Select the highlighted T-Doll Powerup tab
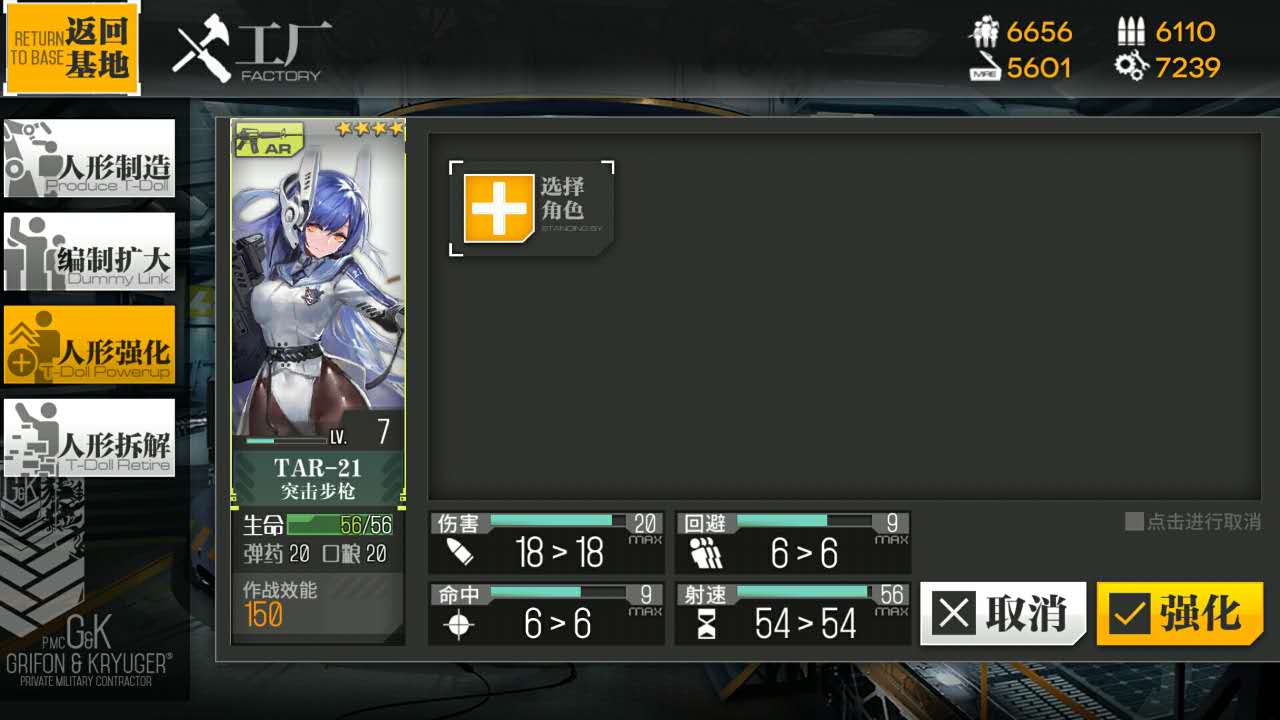Image resolution: width=1280 pixels, height=720 pixels. click(89, 345)
